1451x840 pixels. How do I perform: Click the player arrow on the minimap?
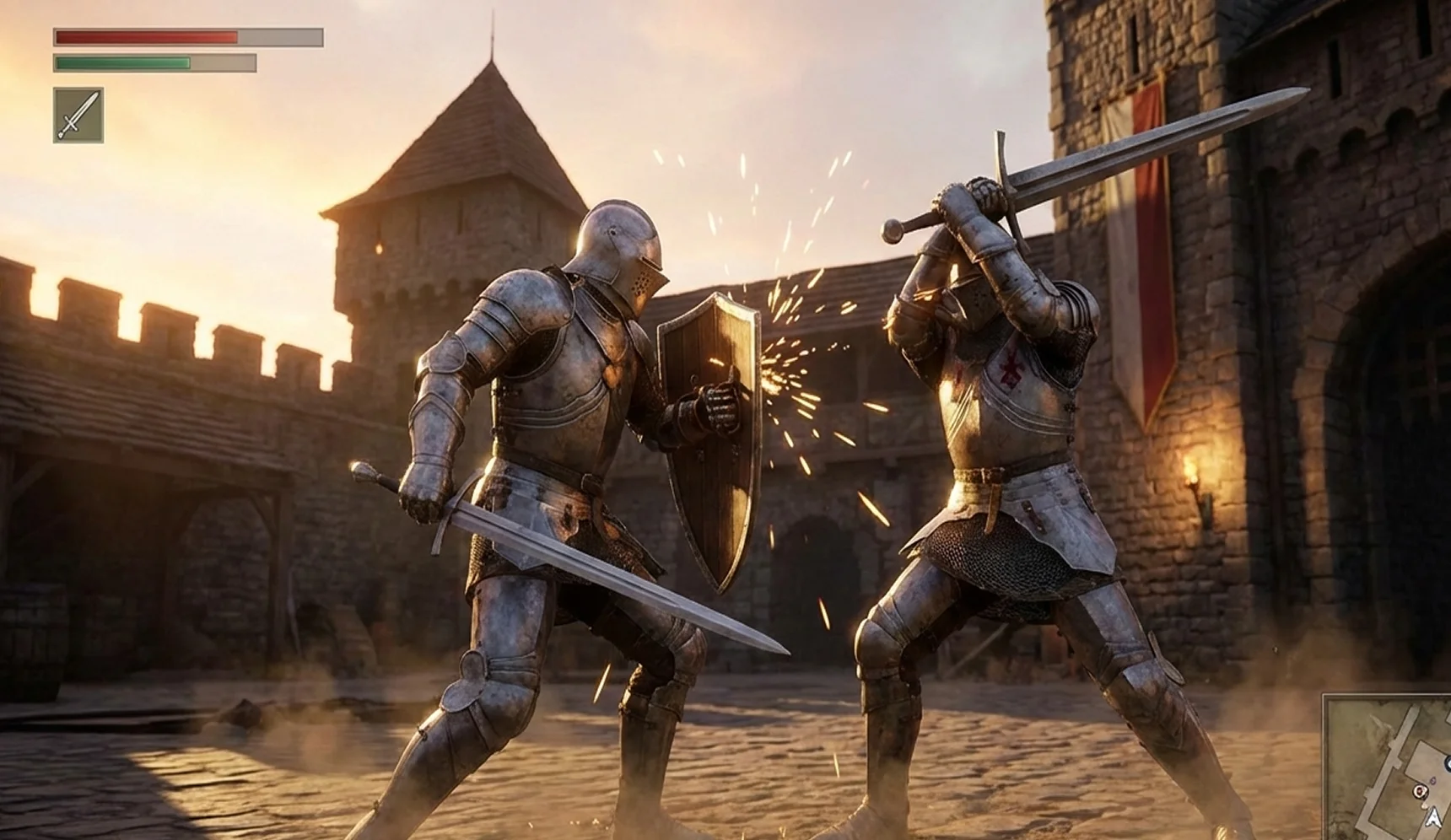tap(1434, 818)
